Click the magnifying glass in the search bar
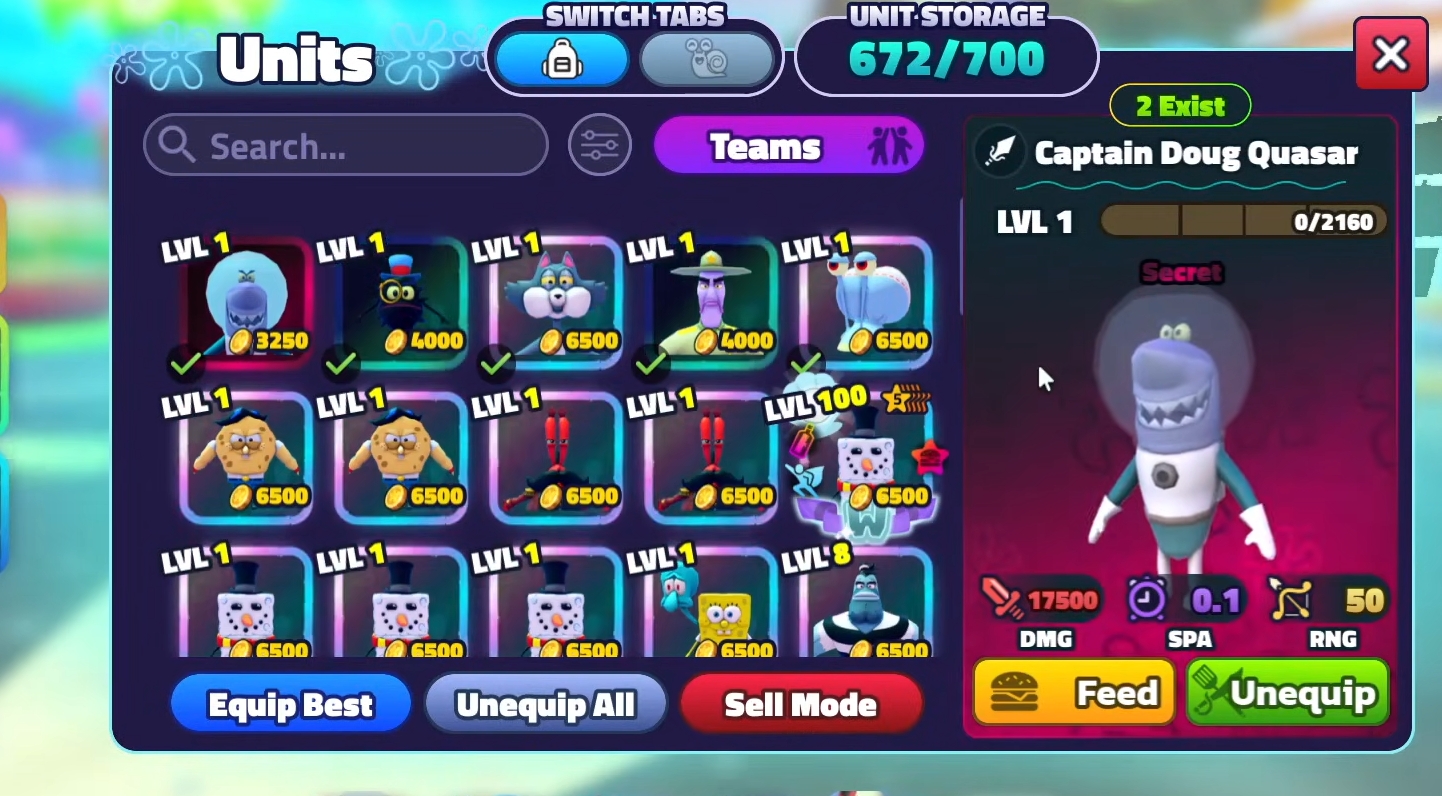Screen dimensions: 1442x796 tap(177, 145)
